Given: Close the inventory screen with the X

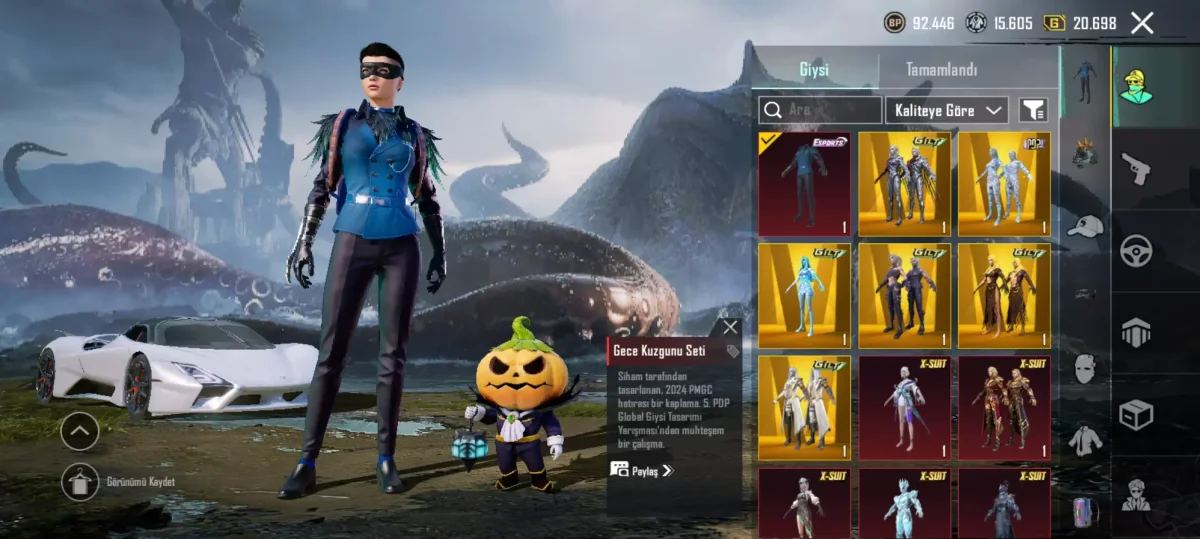Looking at the screenshot, I should [1142, 23].
